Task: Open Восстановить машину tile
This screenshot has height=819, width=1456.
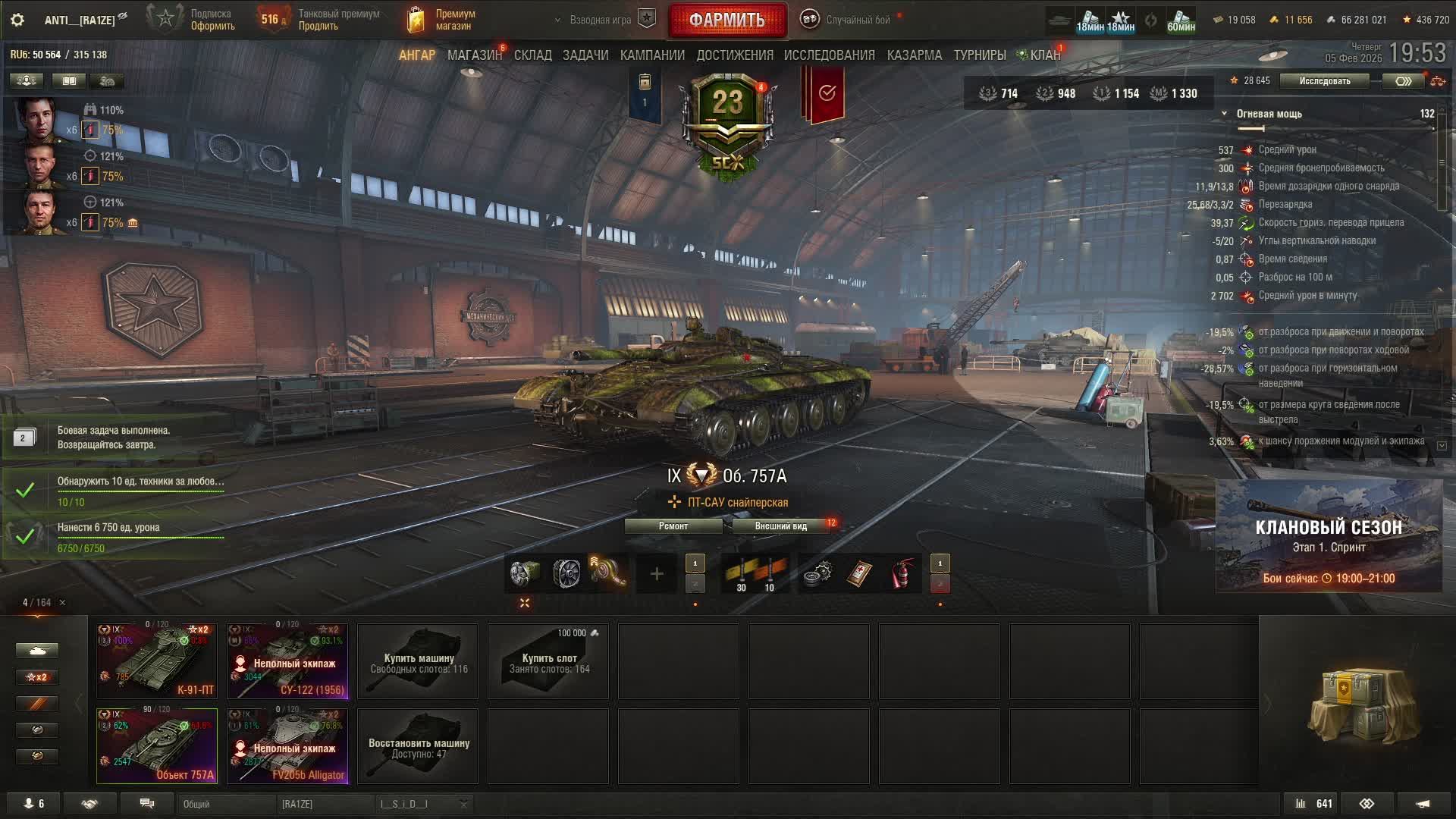Action: pyautogui.click(x=418, y=745)
